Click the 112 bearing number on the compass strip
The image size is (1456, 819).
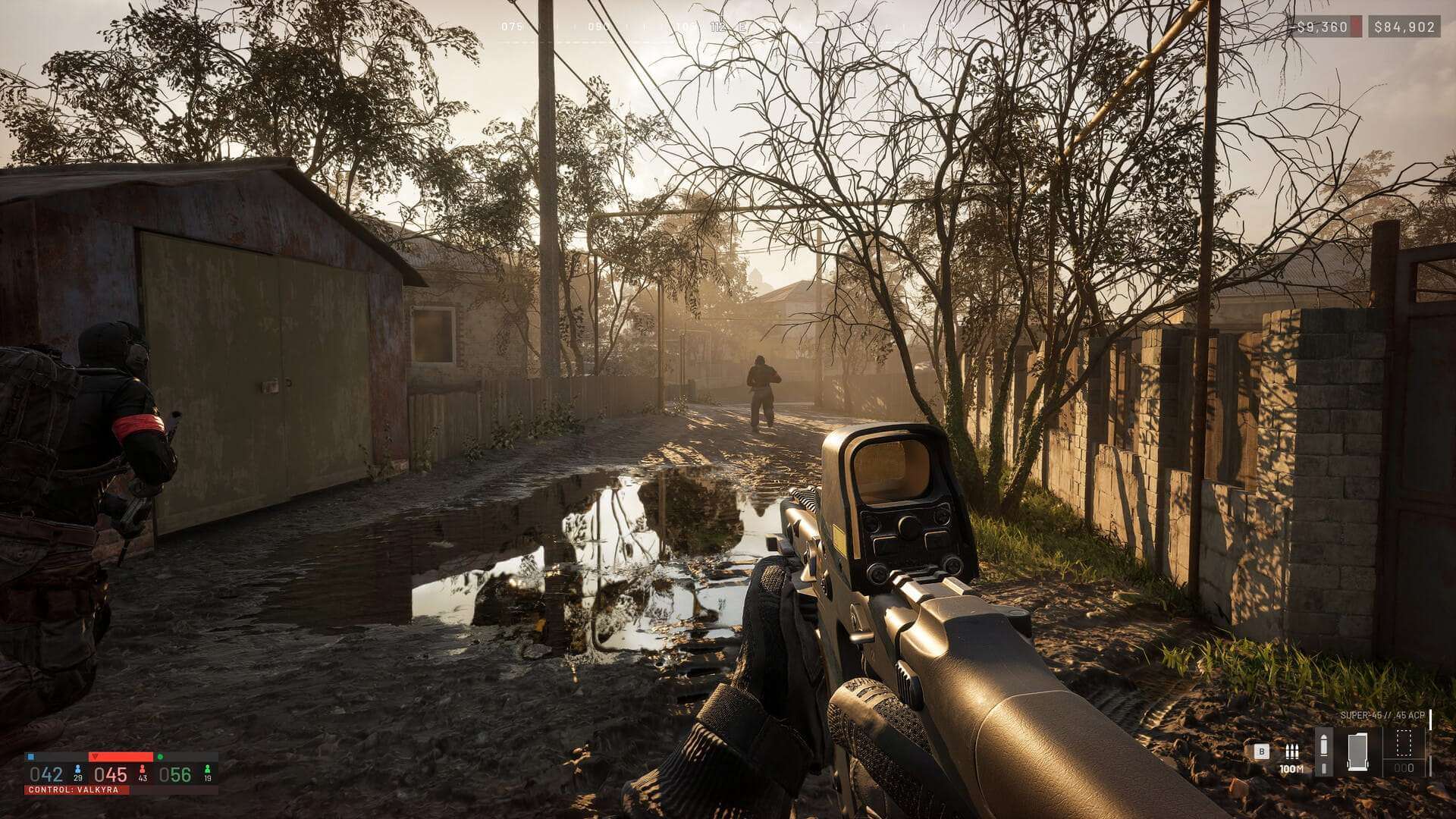coord(719,26)
